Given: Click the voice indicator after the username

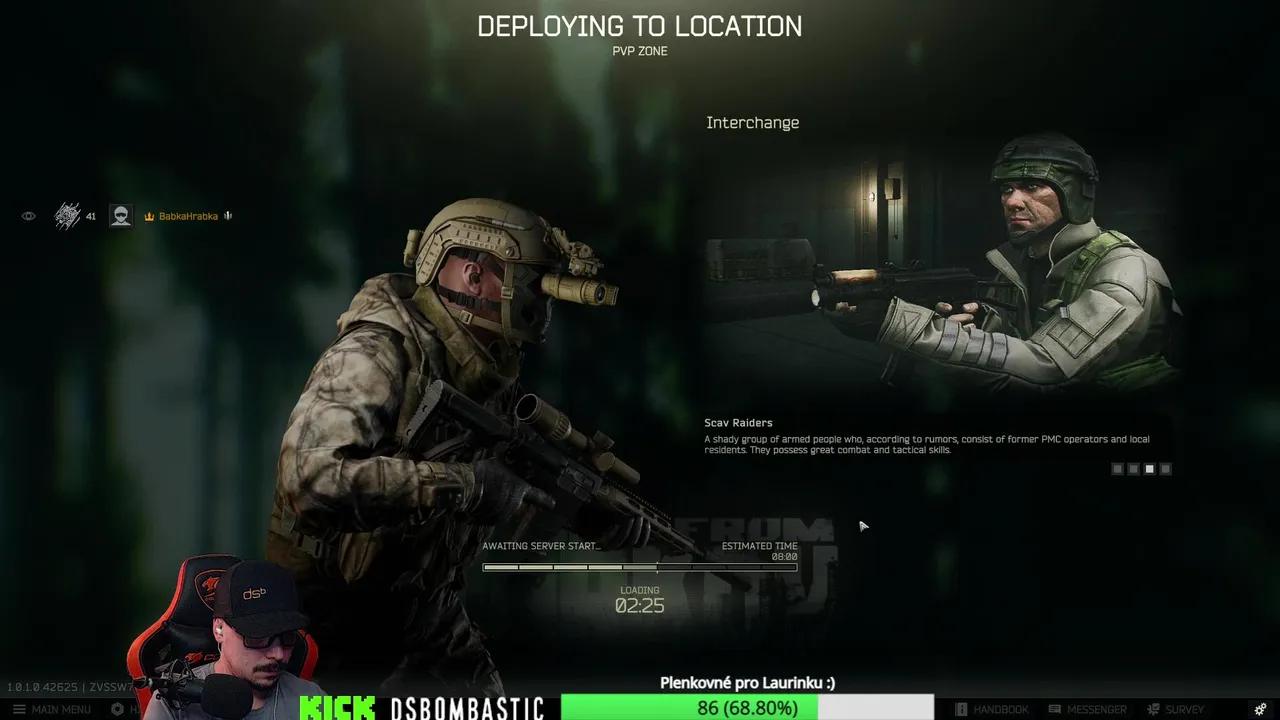Looking at the screenshot, I should (227, 215).
